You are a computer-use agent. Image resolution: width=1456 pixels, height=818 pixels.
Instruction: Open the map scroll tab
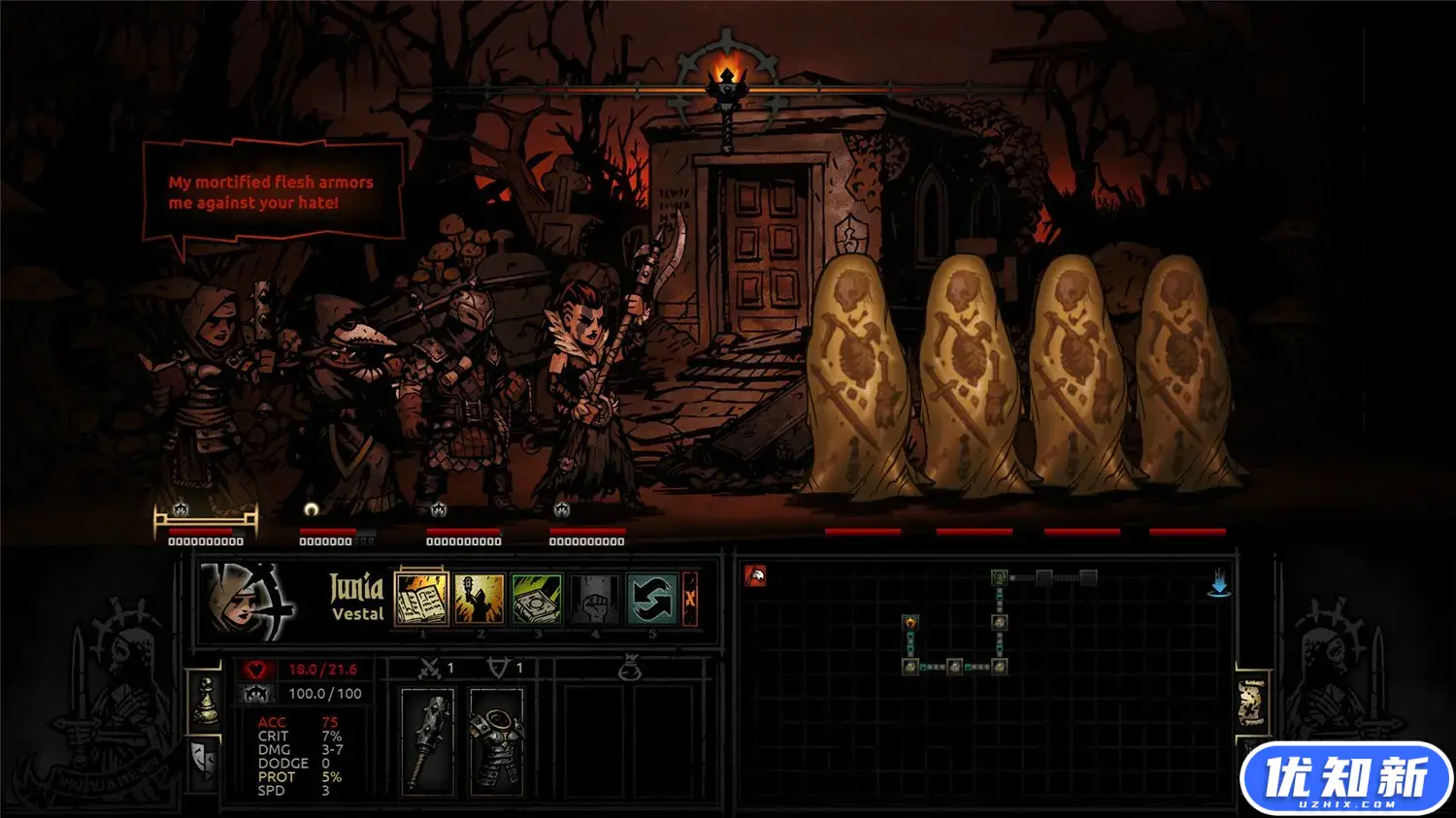1251,703
